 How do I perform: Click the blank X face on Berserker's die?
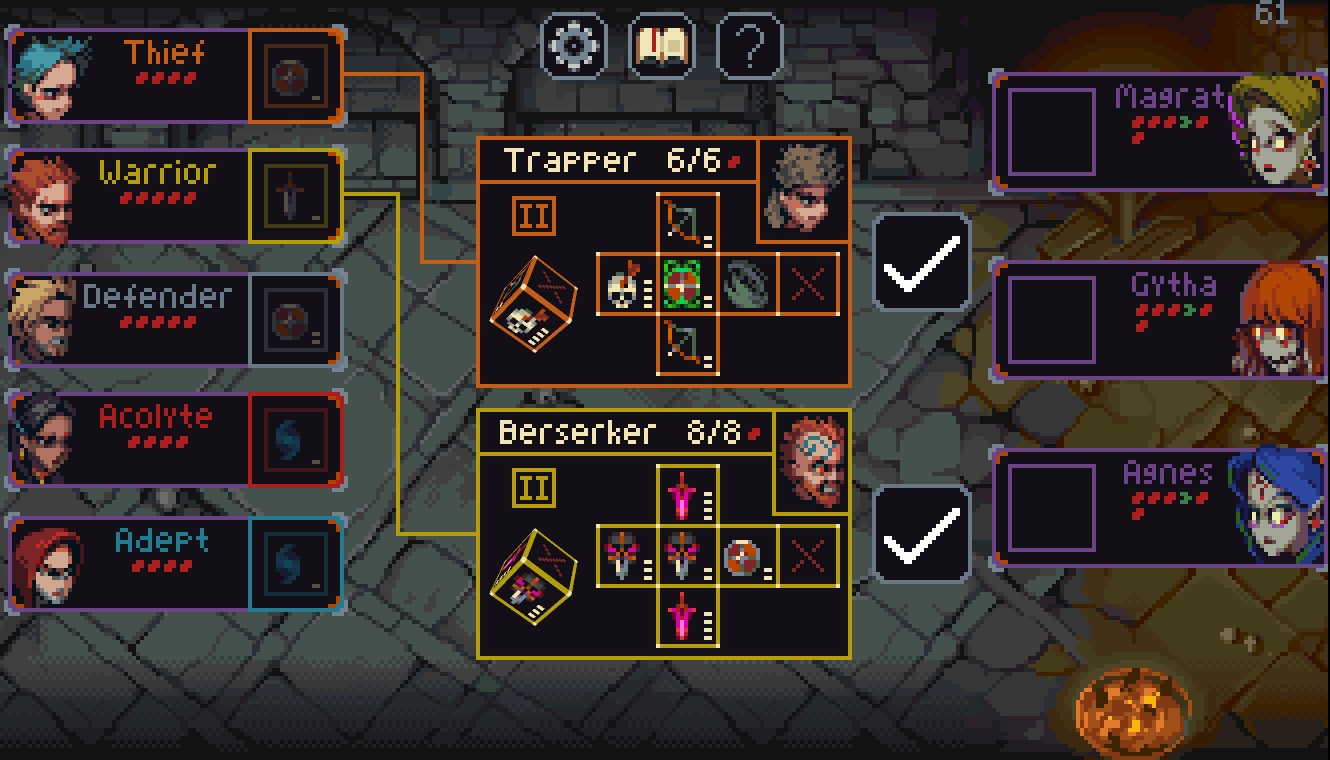[806, 557]
